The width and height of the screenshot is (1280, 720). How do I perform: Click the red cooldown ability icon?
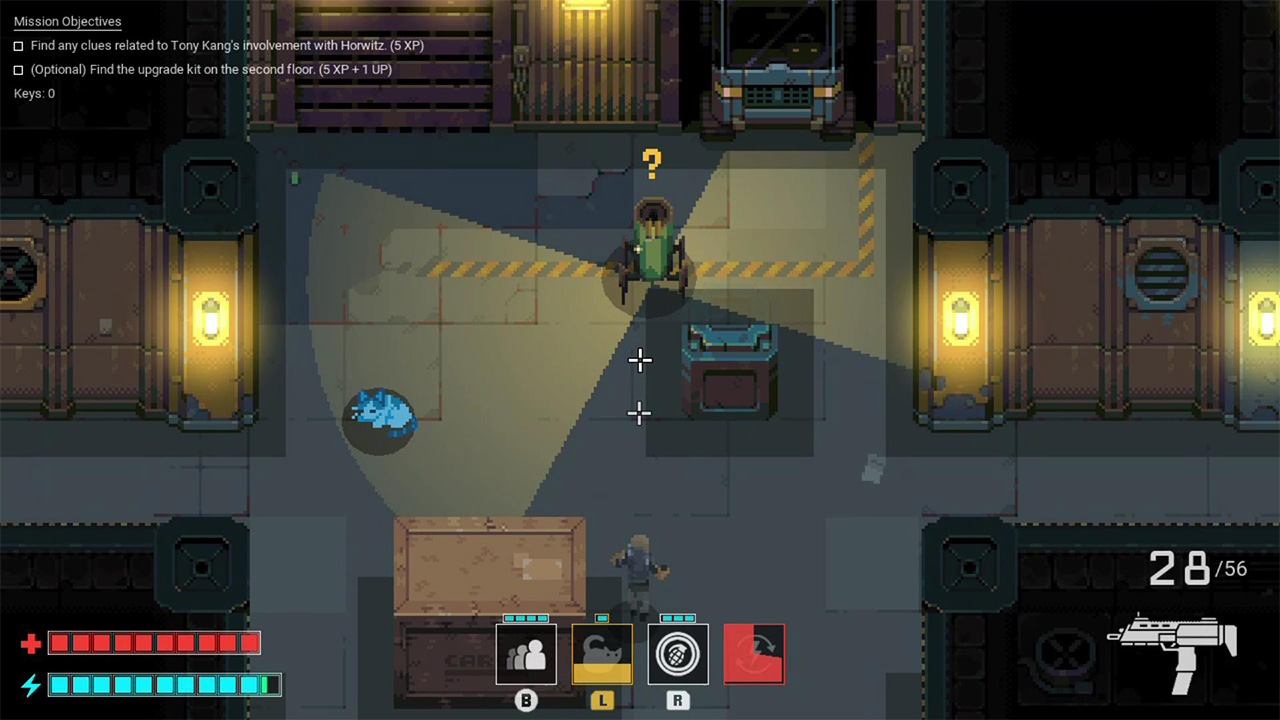click(753, 653)
